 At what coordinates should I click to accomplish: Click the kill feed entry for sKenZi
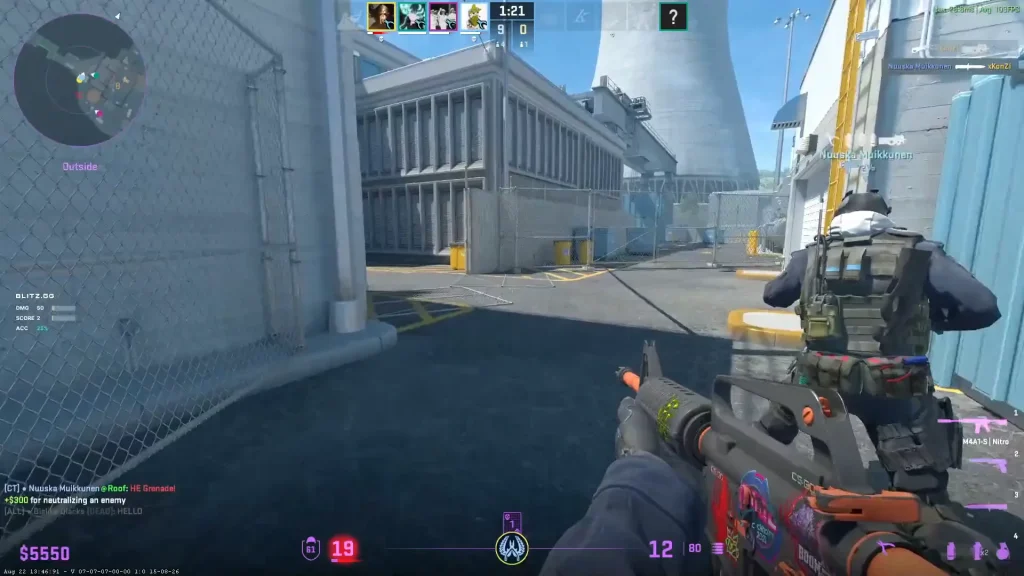click(x=950, y=67)
